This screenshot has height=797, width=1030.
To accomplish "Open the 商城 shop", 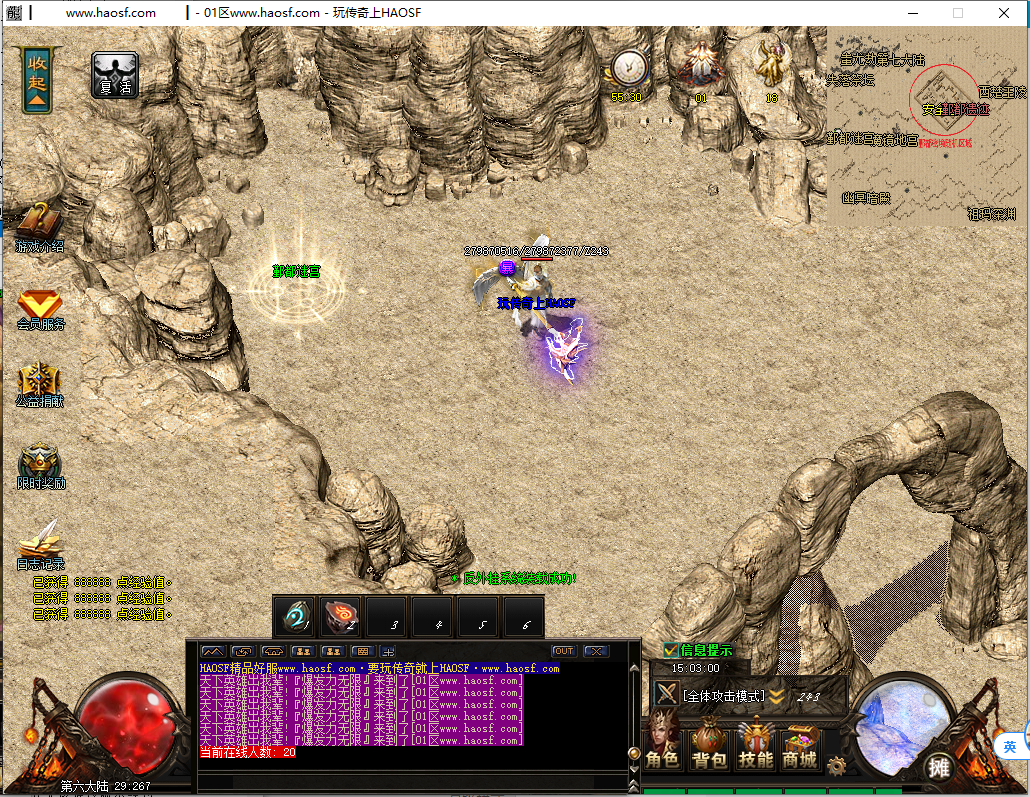I will pos(800,746).
